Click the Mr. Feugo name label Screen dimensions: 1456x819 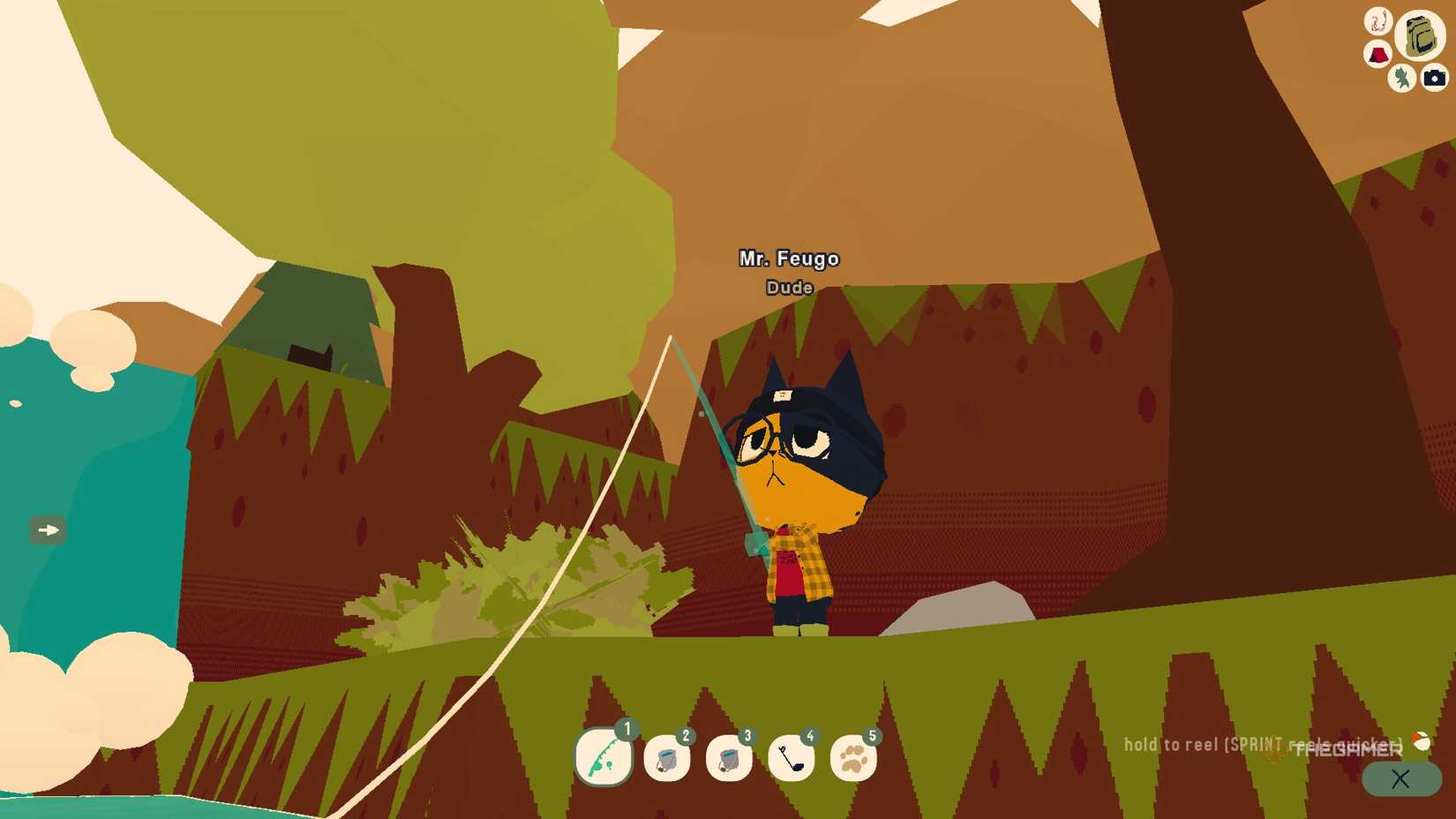click(788, 259)
